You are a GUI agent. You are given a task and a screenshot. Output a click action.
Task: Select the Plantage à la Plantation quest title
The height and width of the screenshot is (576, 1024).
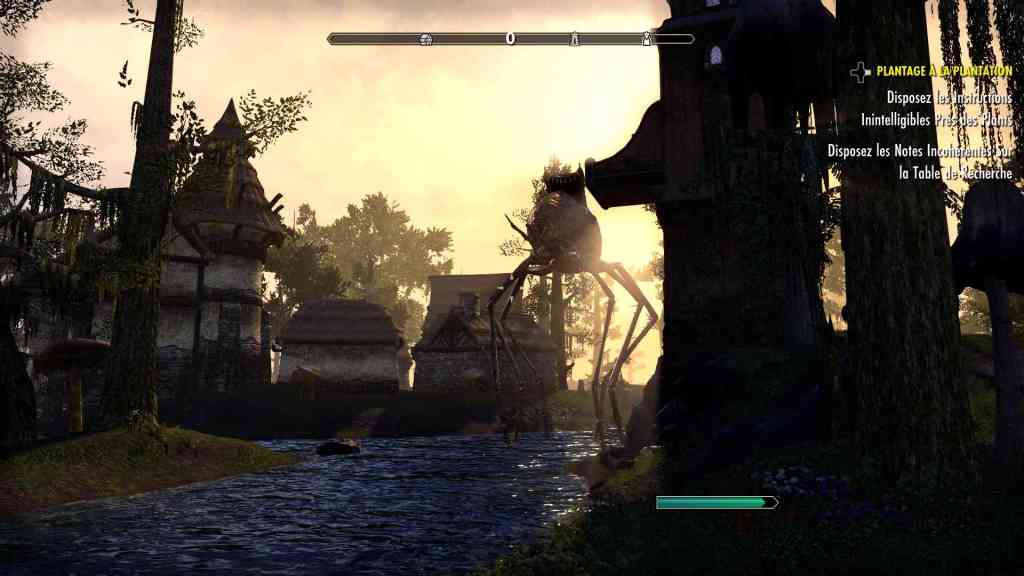coord(943,71)
